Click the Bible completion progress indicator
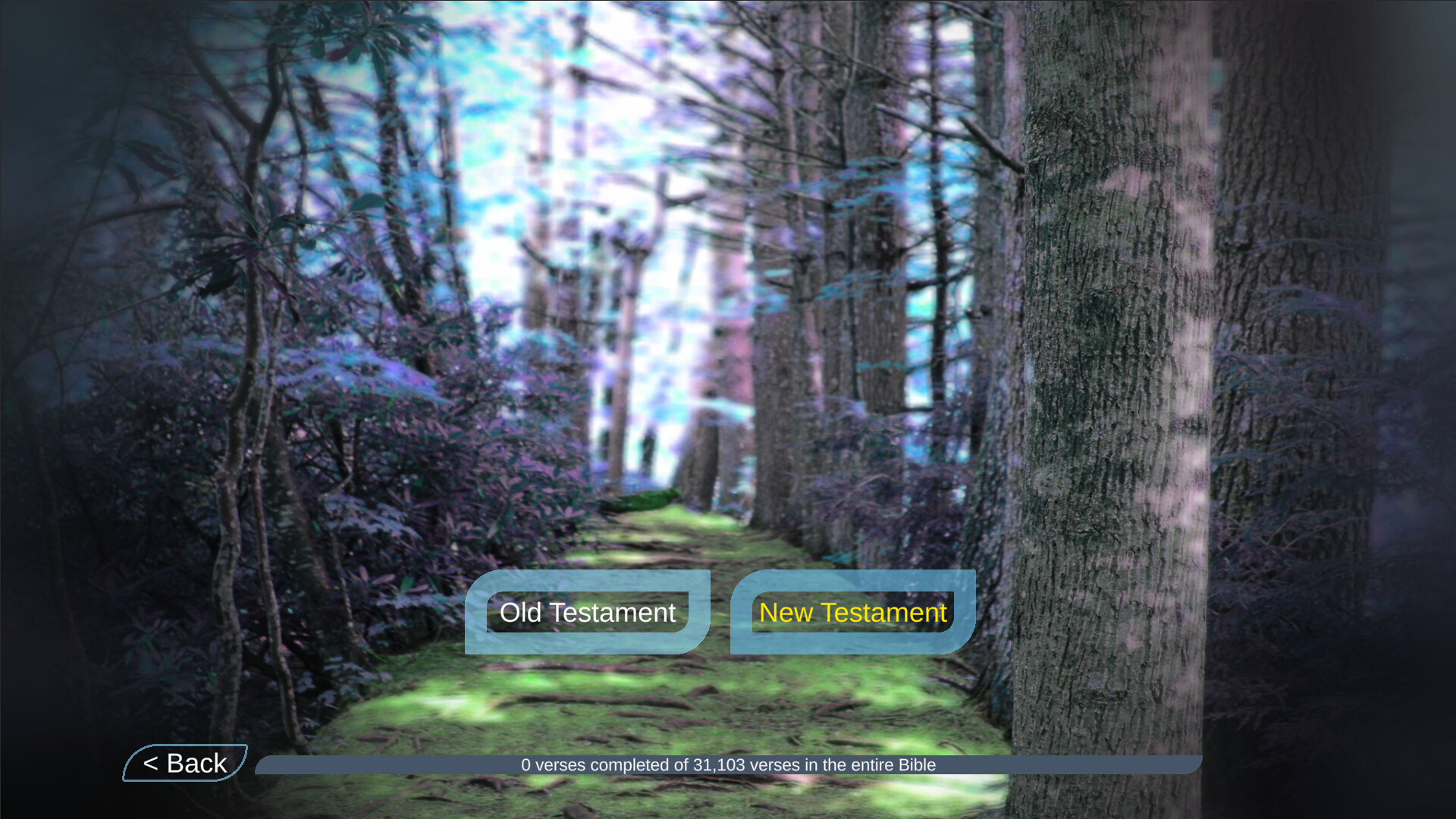Screen dimensions: 1456x819 [728, 764]
